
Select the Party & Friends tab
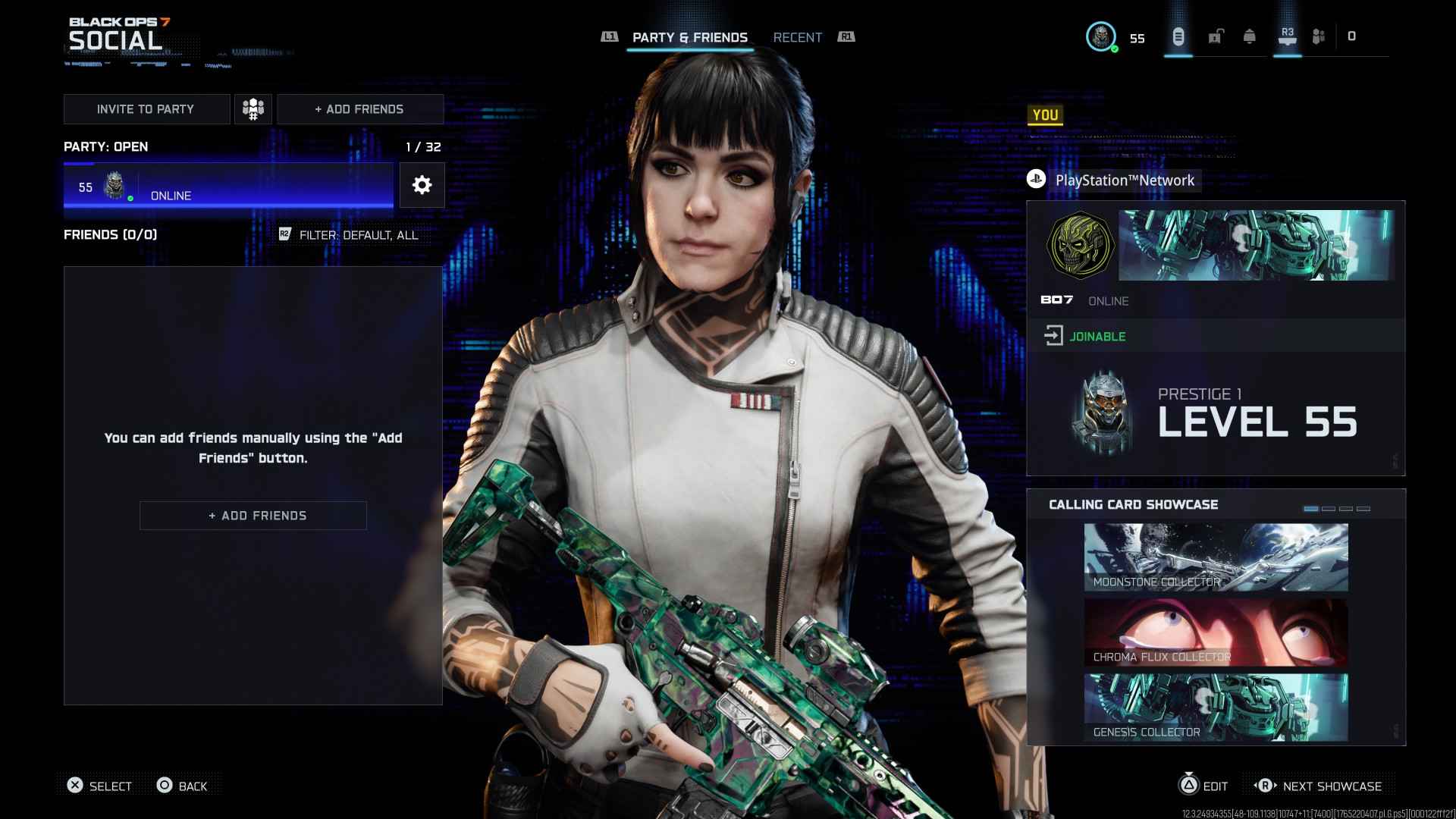(x=689, y=37)
